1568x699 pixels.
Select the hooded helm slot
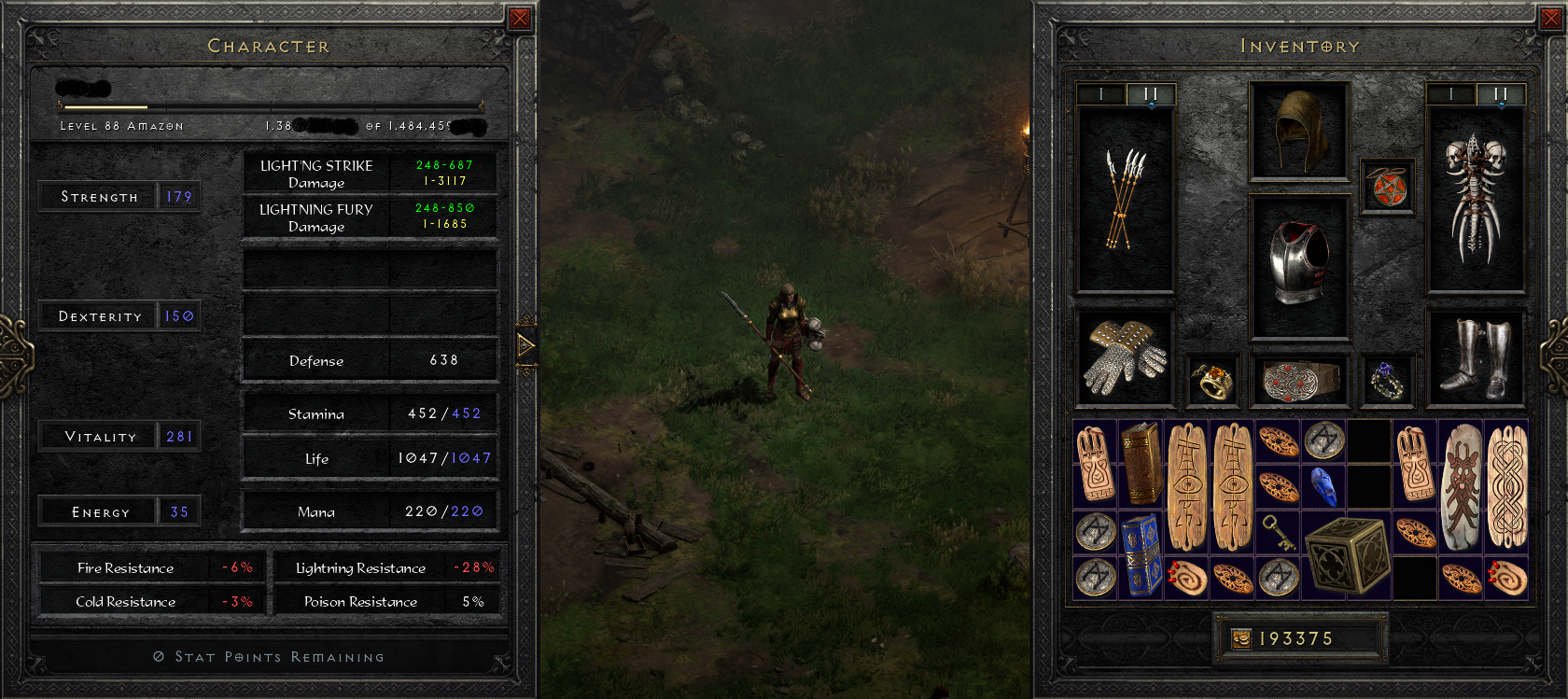coord(1298,131)
